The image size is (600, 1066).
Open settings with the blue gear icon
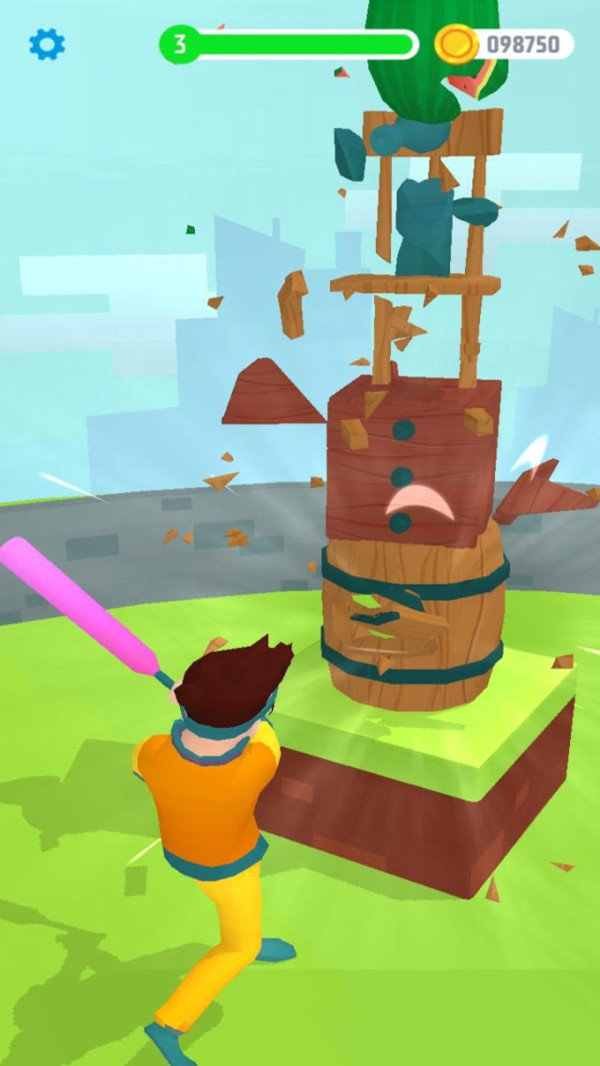47,44
